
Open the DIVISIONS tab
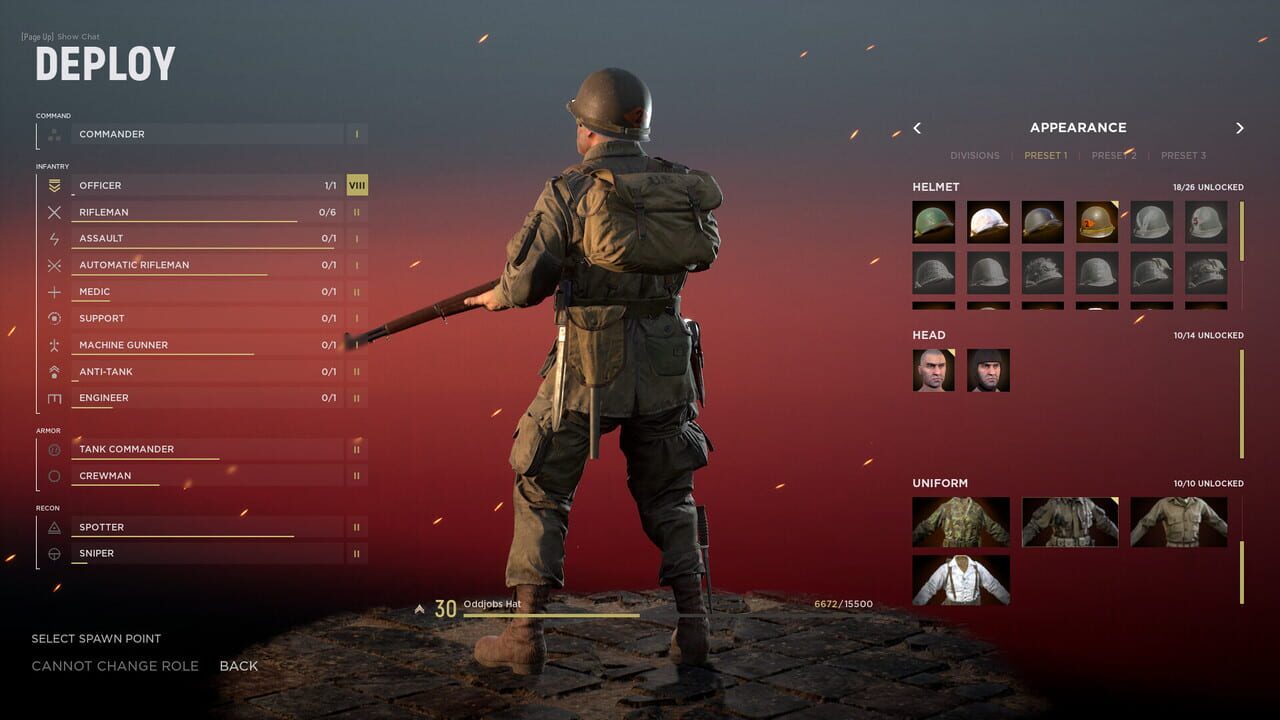tap(975, 155)
